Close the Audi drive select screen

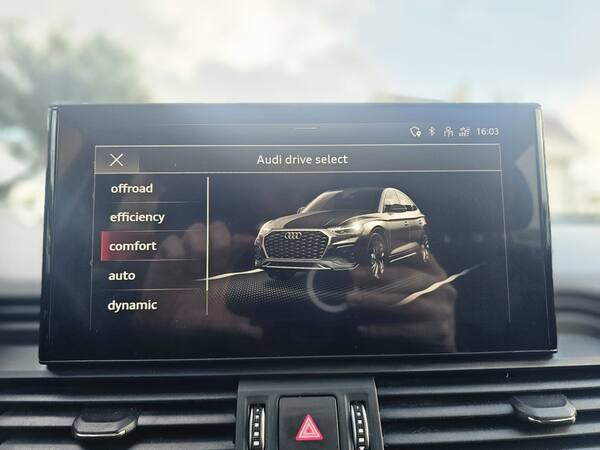coord(117,160)
